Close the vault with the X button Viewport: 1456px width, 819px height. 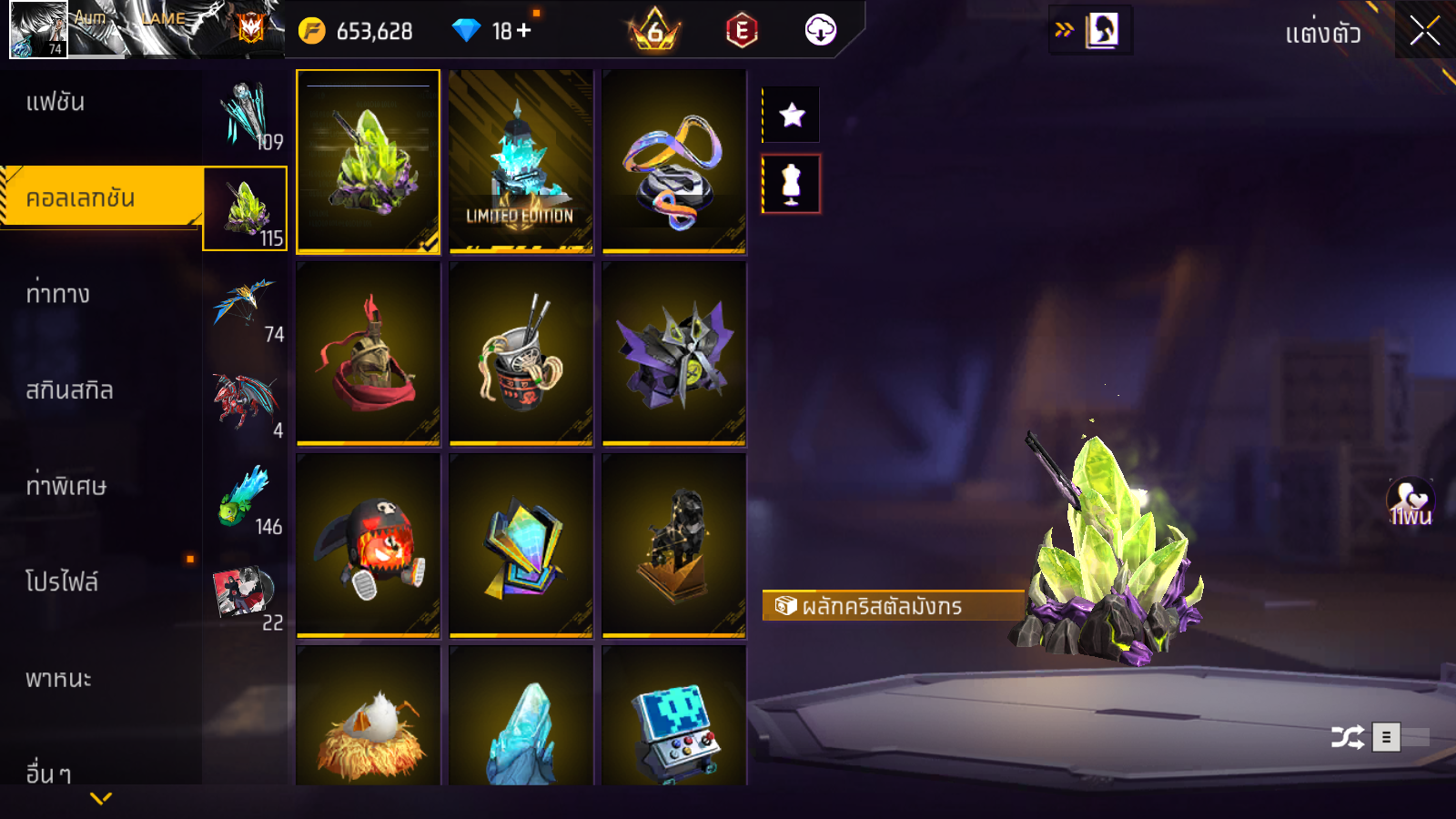click(x=1425, y=31)
